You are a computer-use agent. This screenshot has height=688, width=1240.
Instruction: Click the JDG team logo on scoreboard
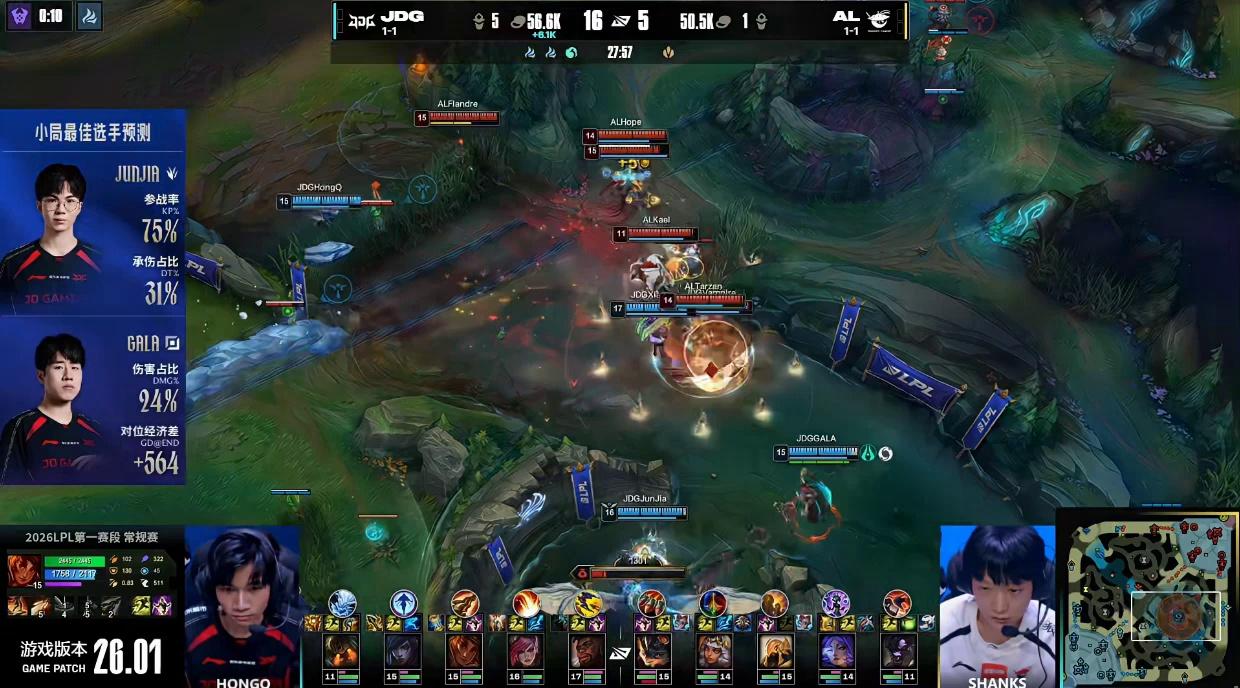click(360, 18)
